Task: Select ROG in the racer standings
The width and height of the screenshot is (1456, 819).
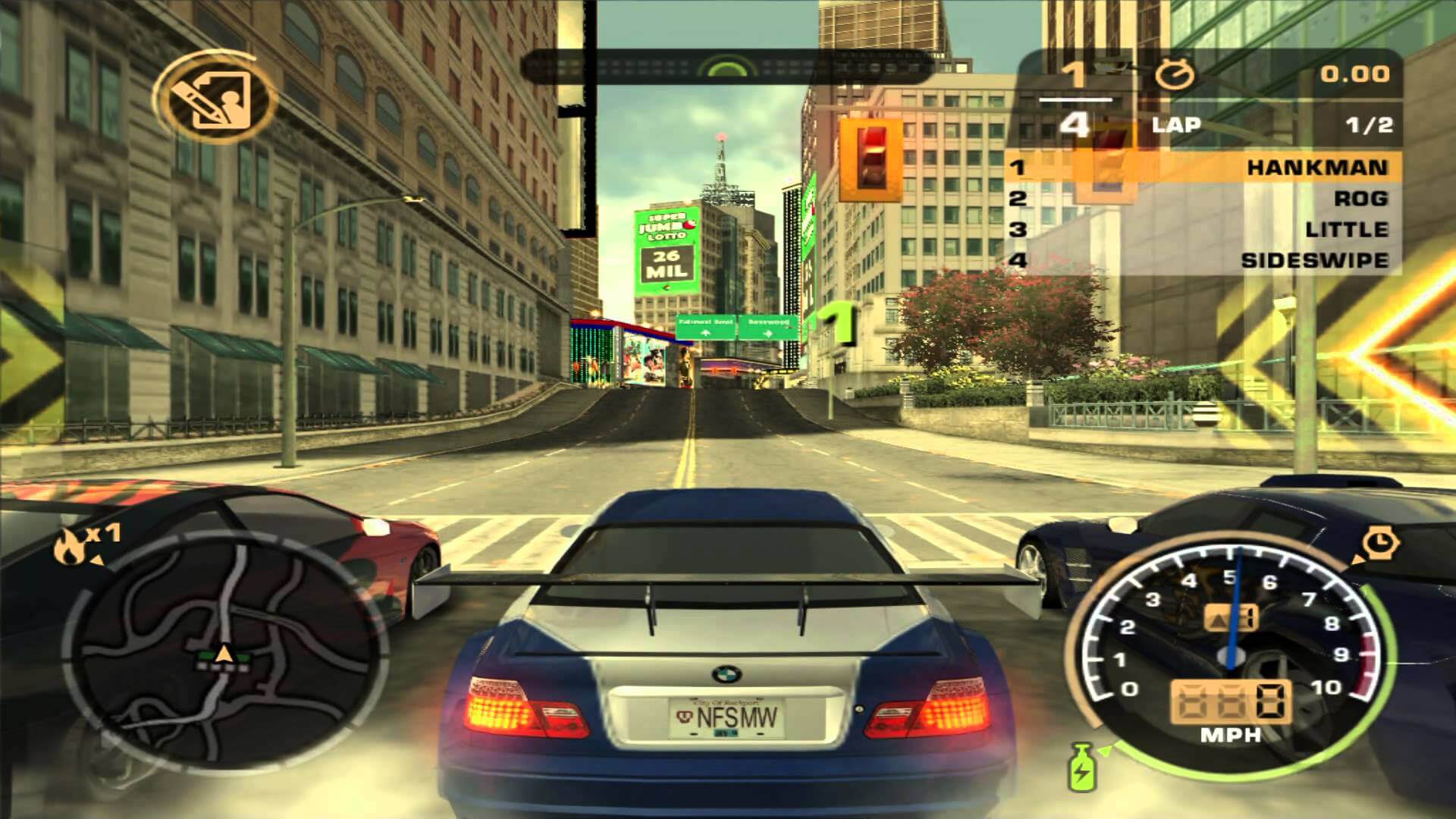Action: click(x=1360, y=199)
